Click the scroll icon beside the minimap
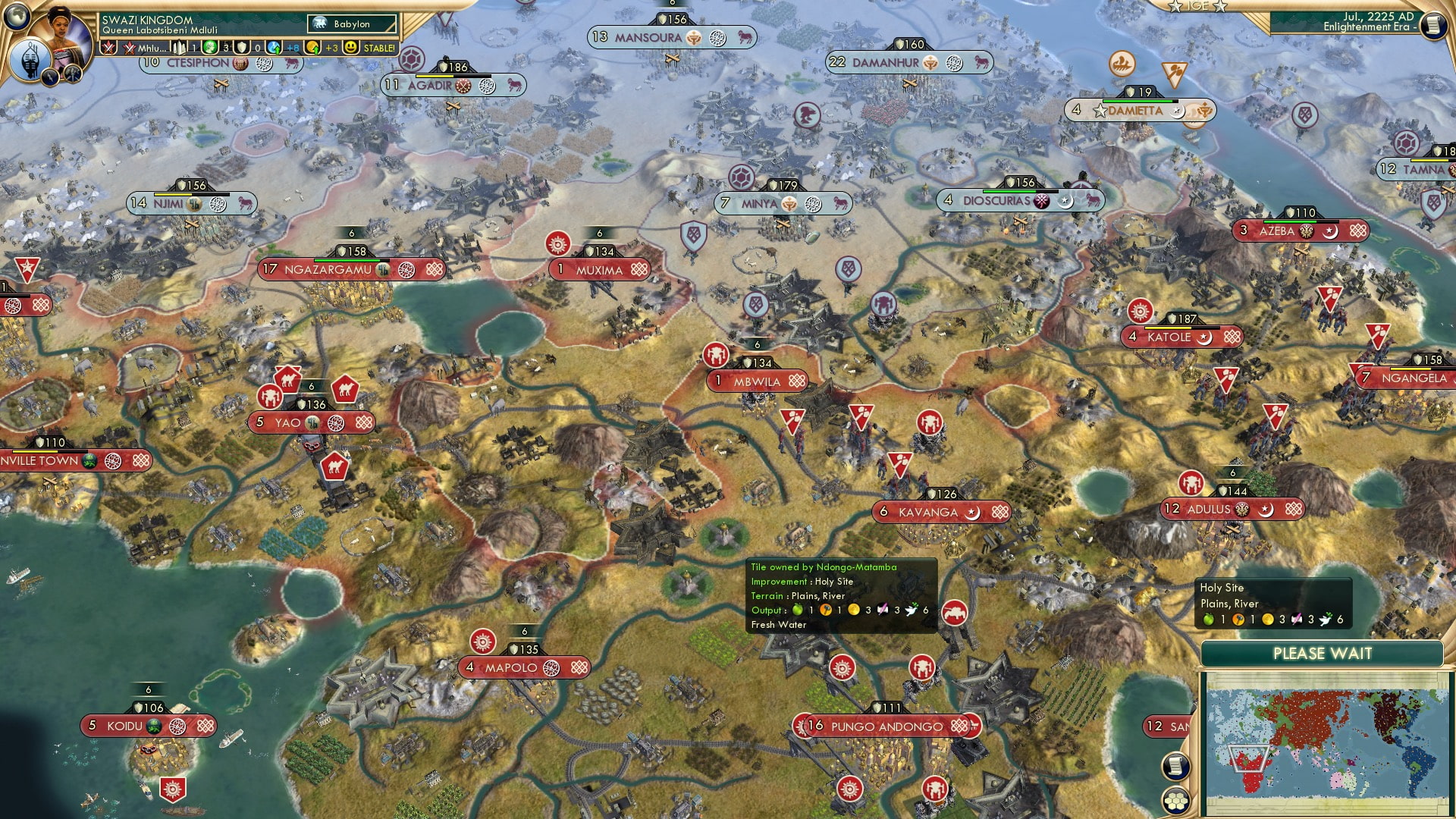The height and width of the screenshot is (819, 1456). click(x=1175, y=764)
